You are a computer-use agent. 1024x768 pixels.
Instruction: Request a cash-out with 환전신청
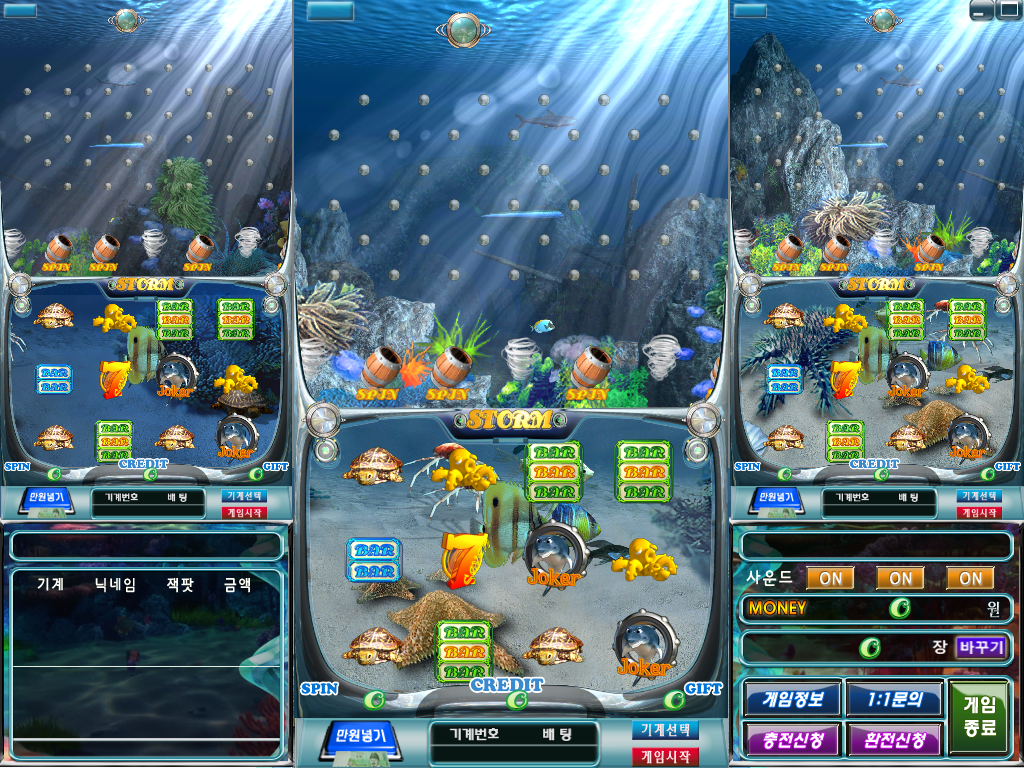[x=894, y=740]
